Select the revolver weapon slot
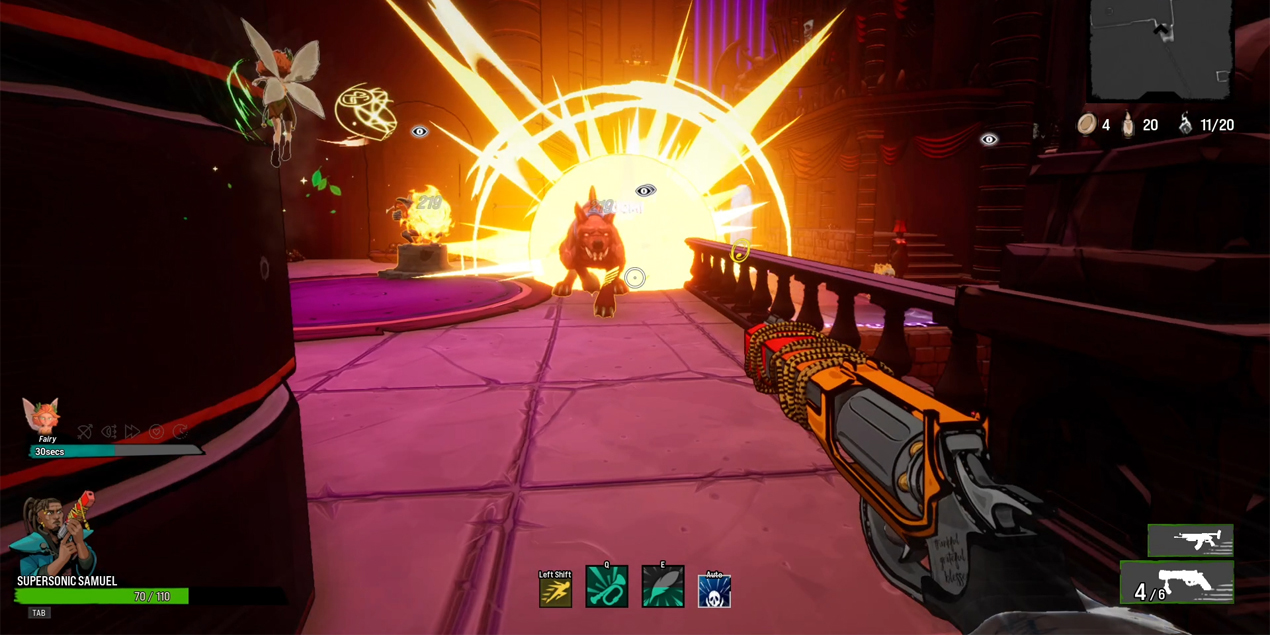 click(1176, 582)
